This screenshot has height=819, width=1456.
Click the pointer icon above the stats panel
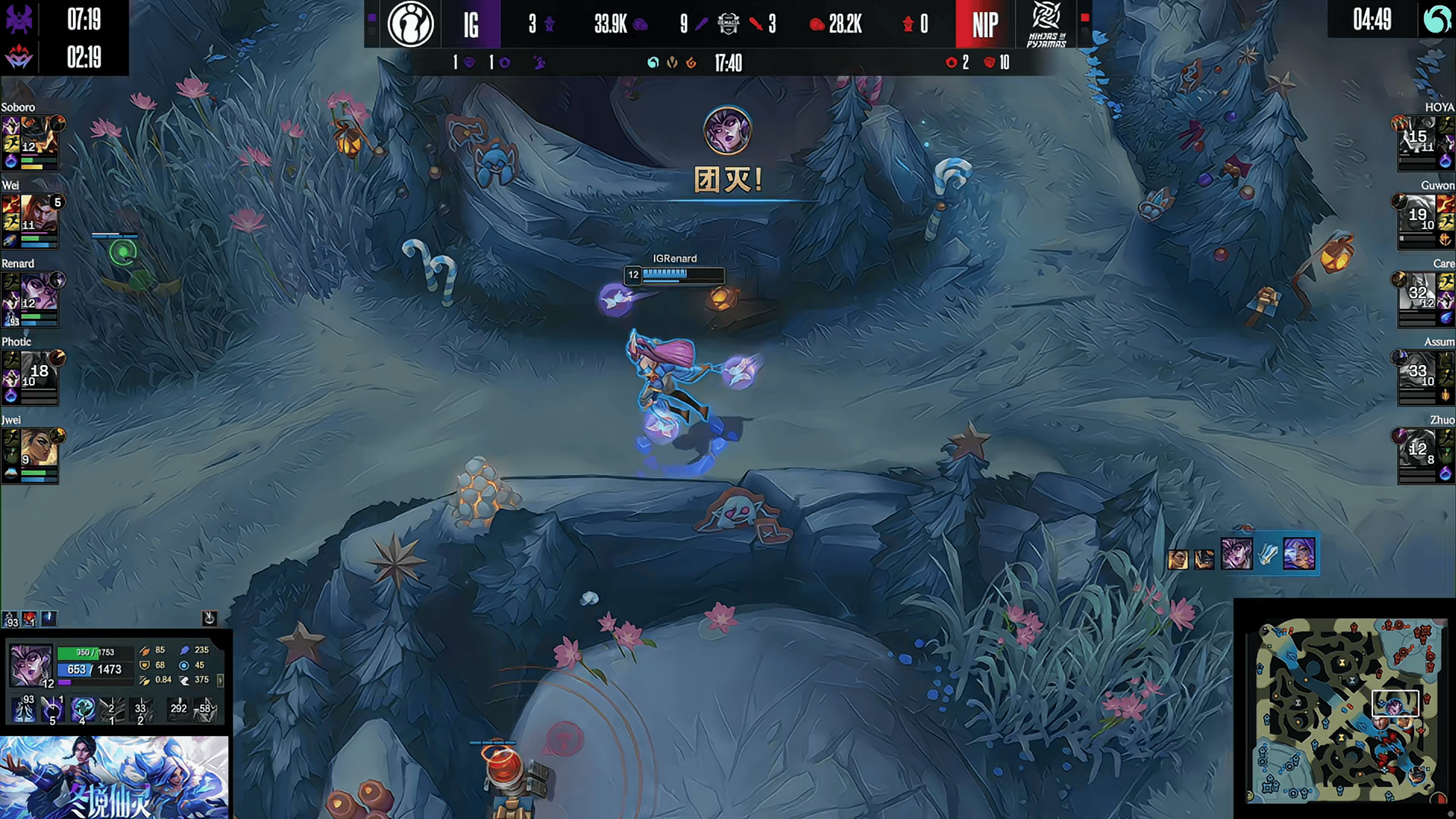[x=209, y=618]
